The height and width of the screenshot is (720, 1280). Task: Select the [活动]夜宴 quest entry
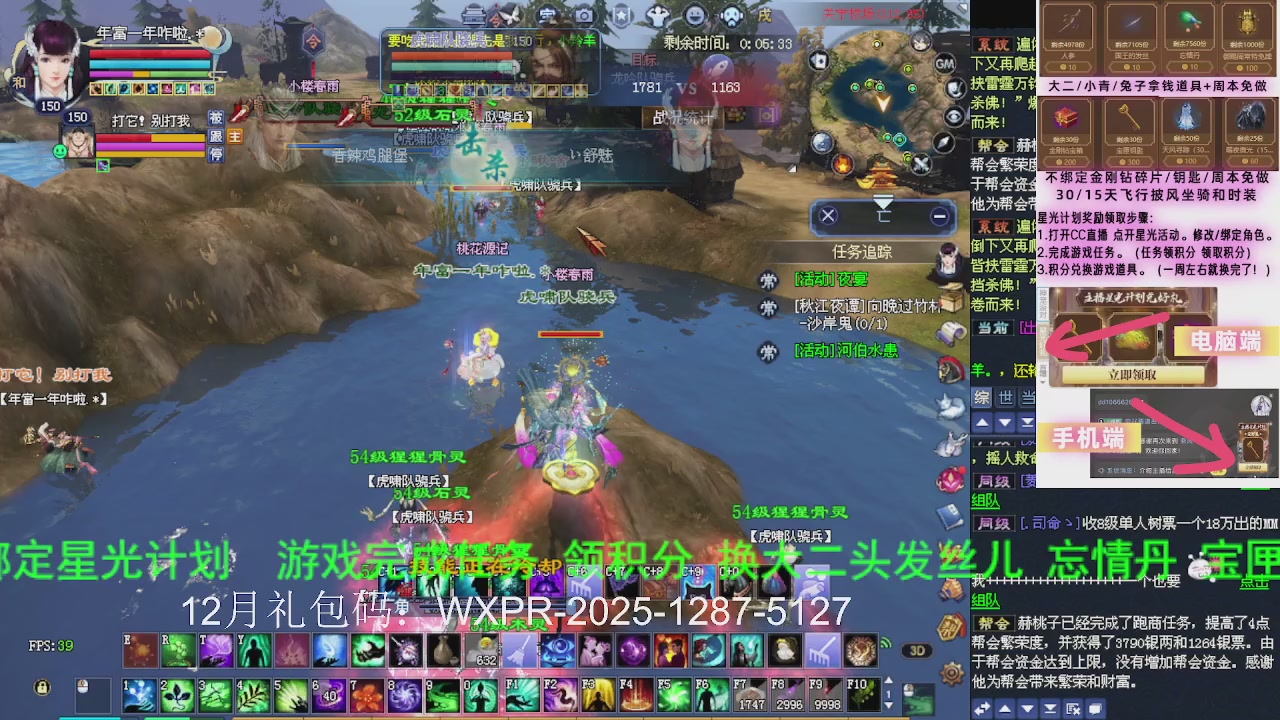[x=830, y=279]
